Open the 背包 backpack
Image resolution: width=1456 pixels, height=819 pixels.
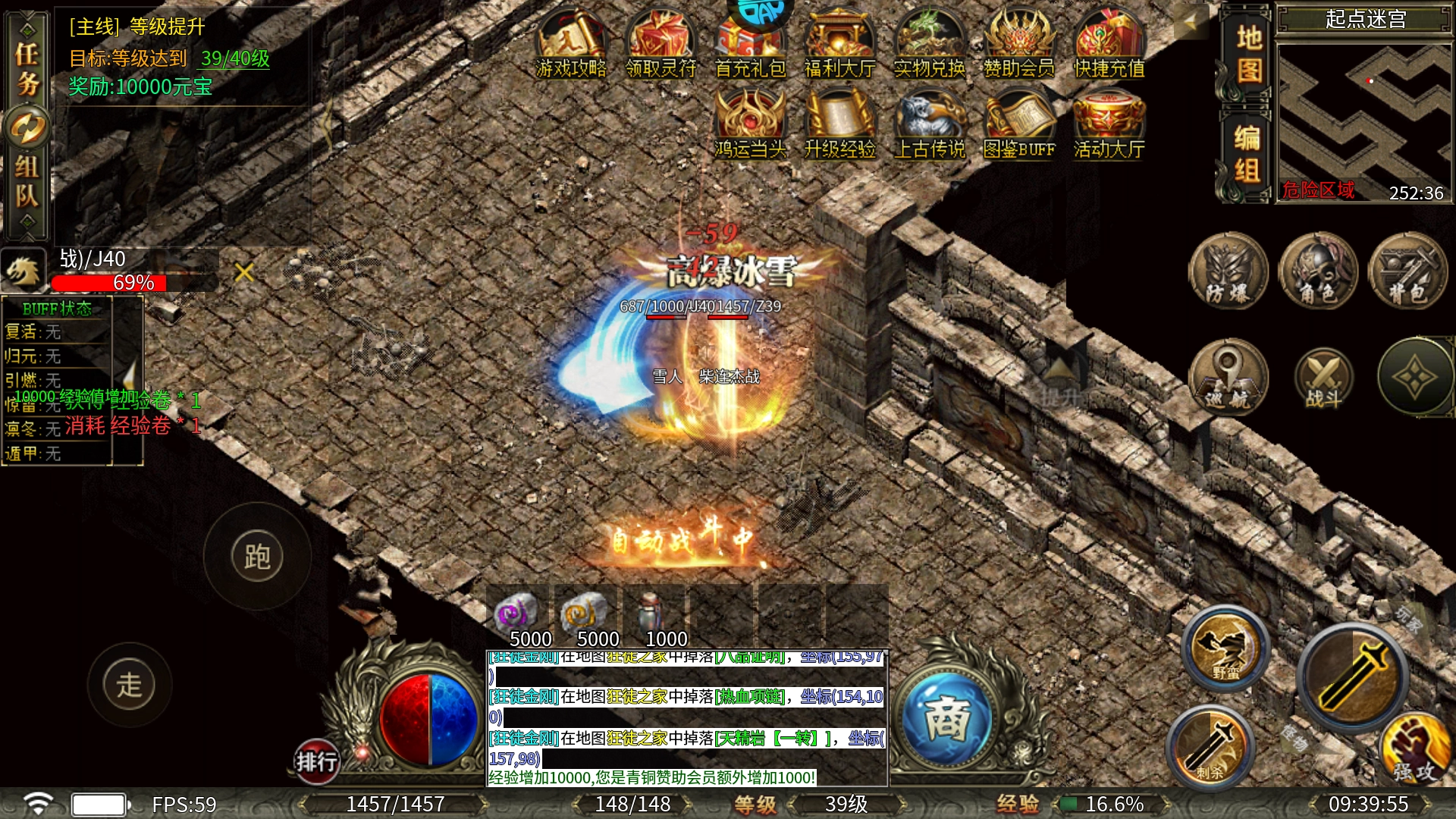pyautogui.click(x=1407, y=271)
